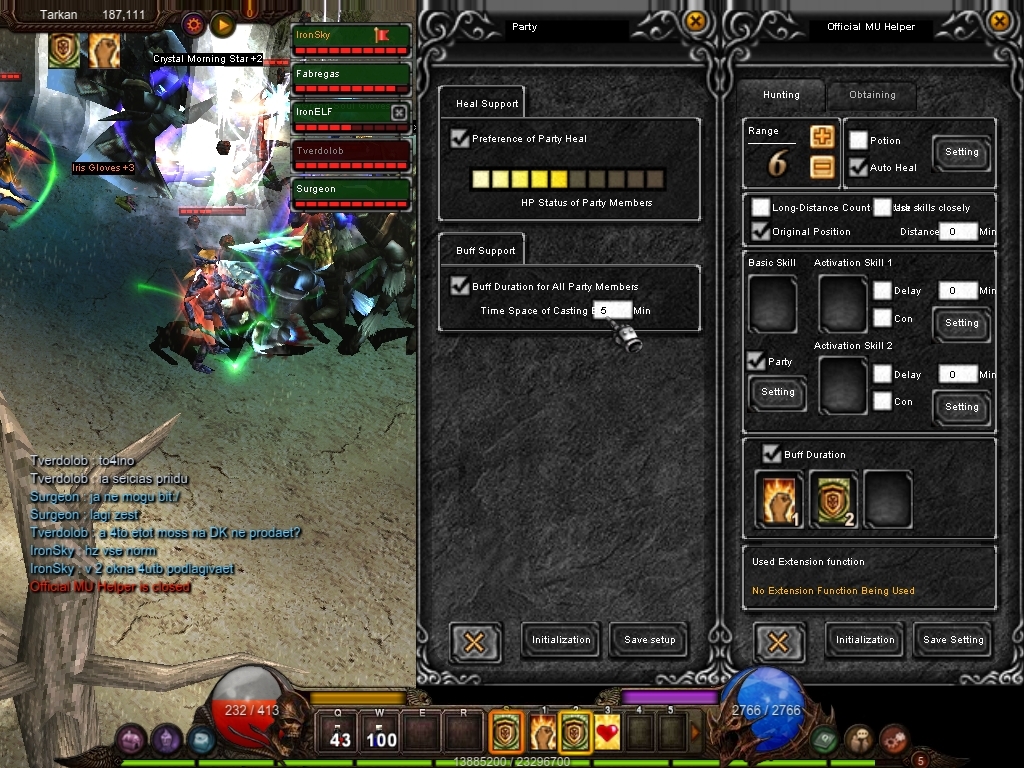Image resolution: width=1024 pixels, height=768 pixels.
Task: Close the Party settings window
Action: click(x=696, y=21)
